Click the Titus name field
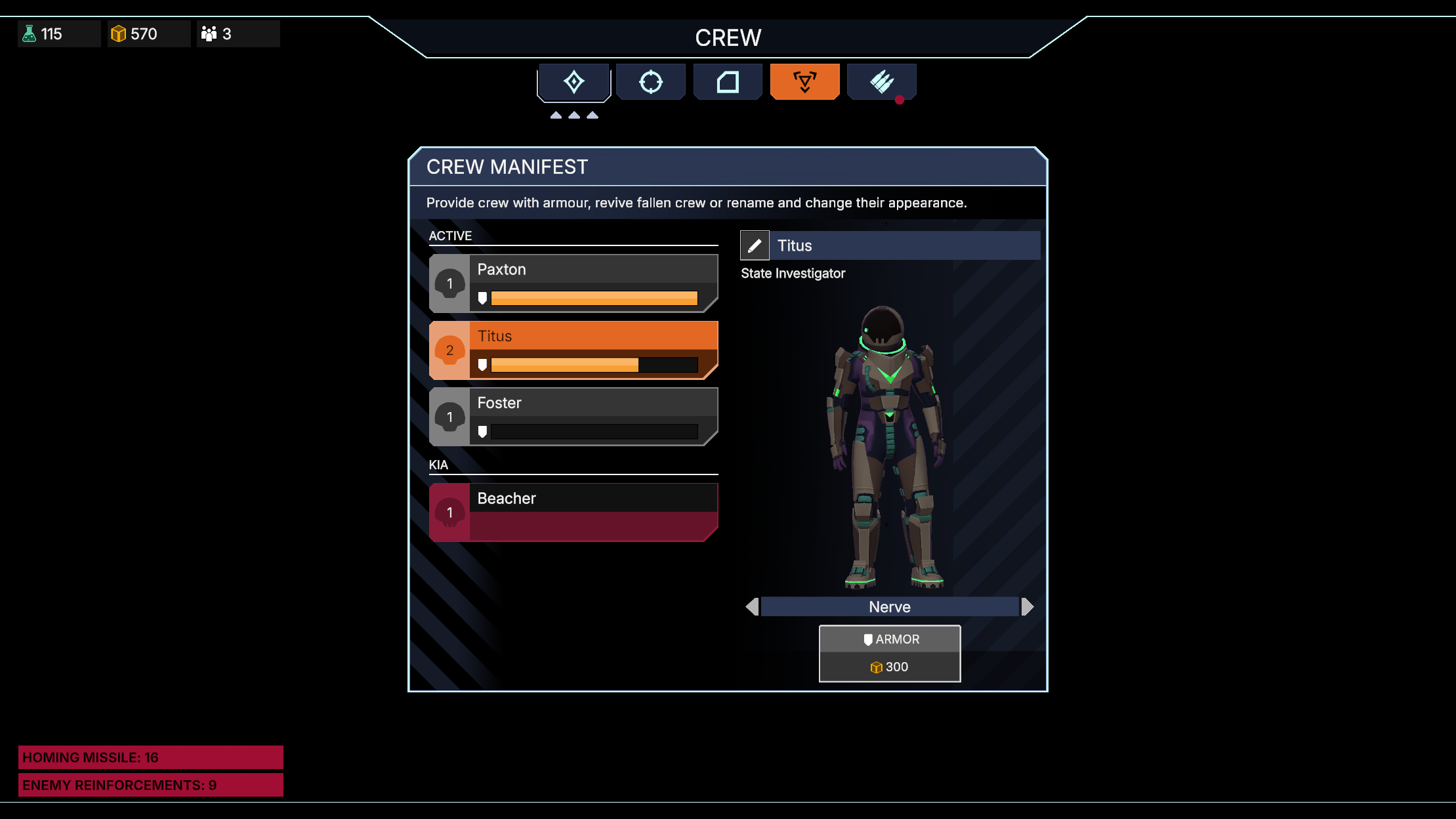This screenshot has height=819, width=1456. pyautogui.click(x=905, y=245)
